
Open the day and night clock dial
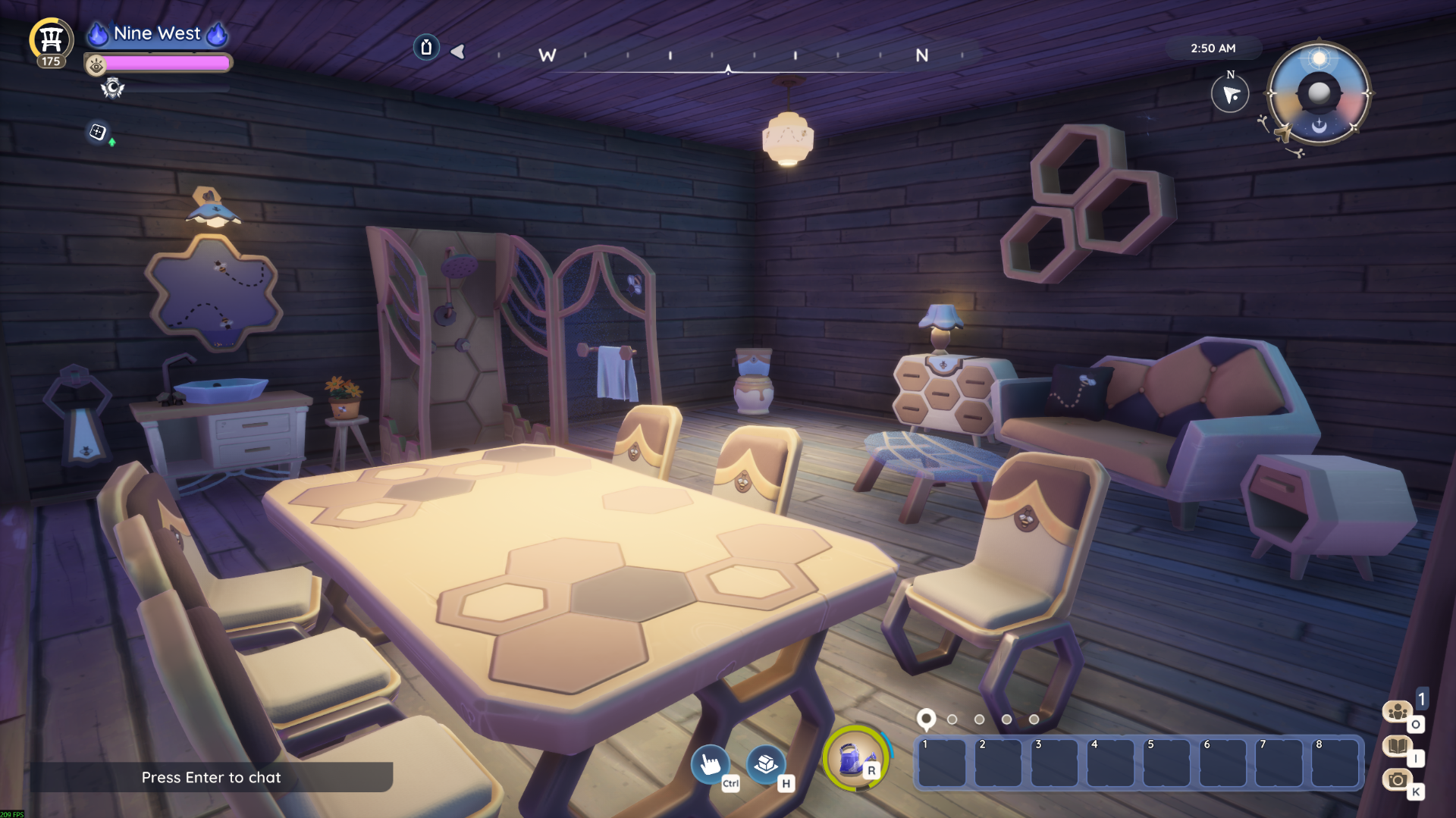tap(1319, 93)
